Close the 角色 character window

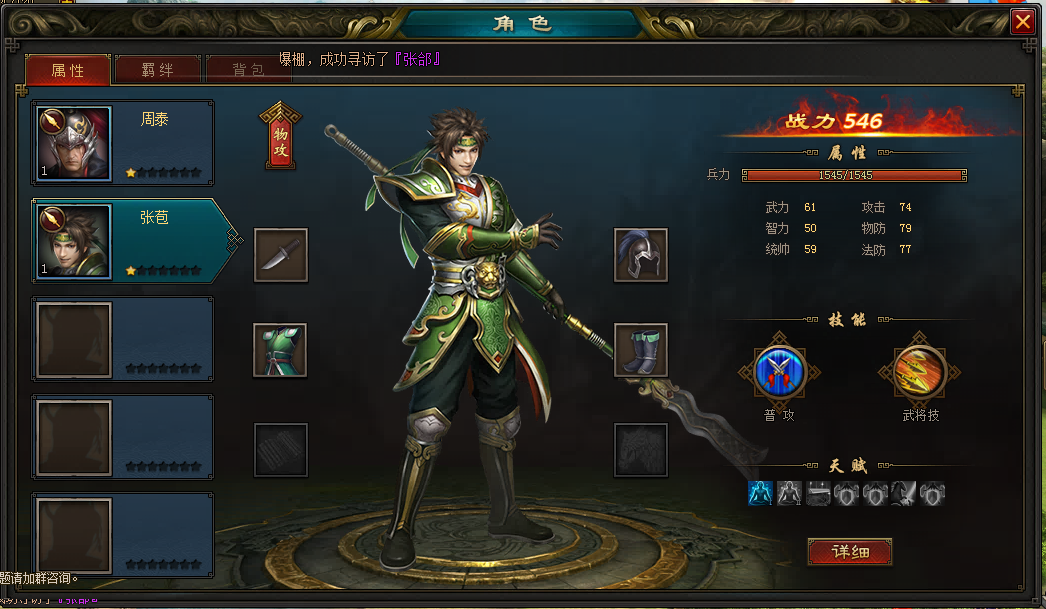(1022, 22)
